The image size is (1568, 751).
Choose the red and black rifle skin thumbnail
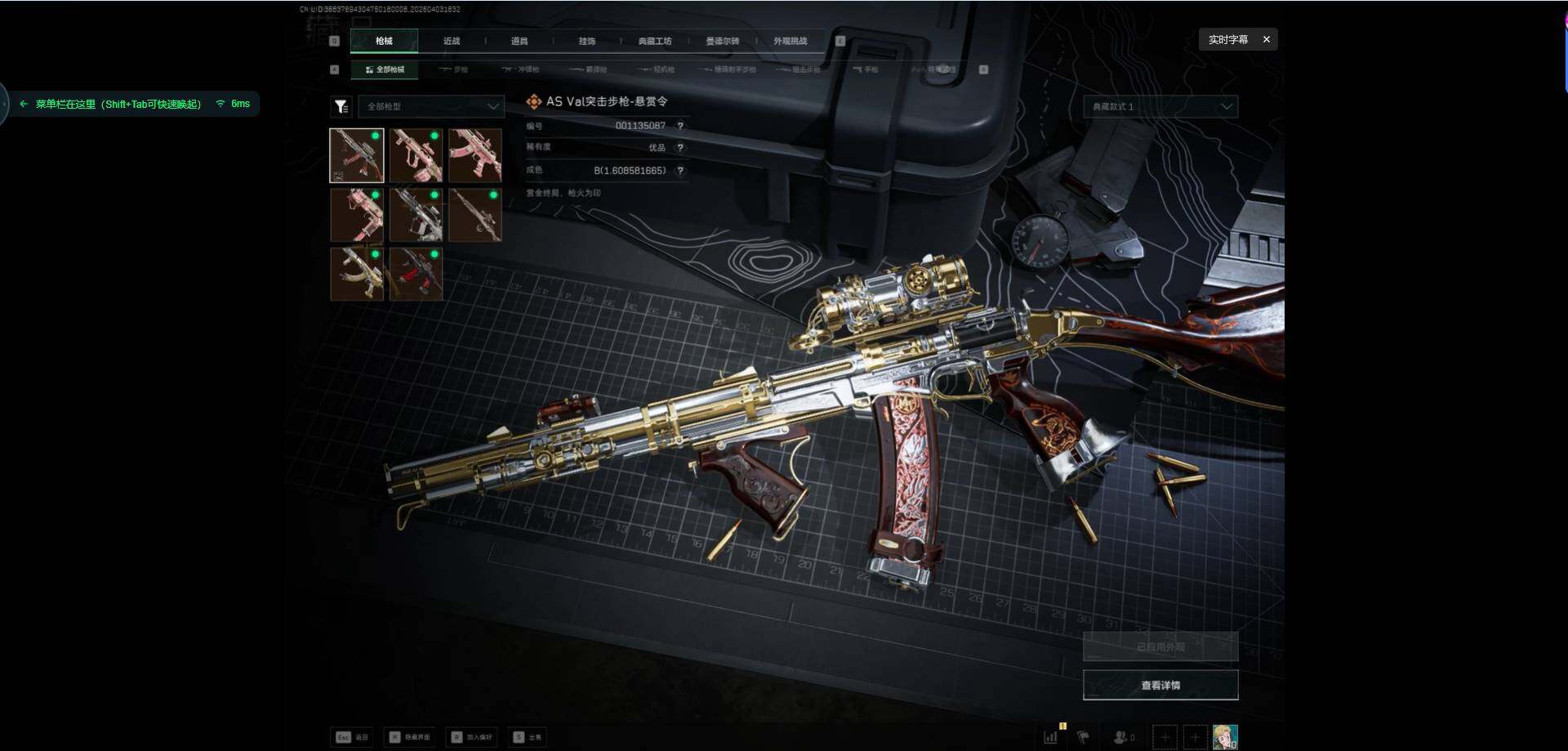(x=416, y=275)
